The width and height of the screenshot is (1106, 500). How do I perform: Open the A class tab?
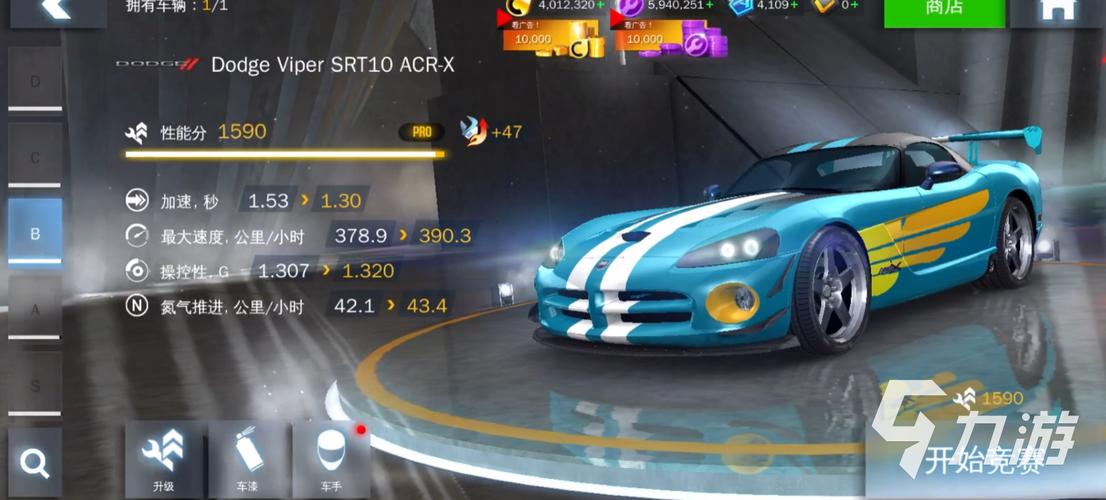point(35,310)
